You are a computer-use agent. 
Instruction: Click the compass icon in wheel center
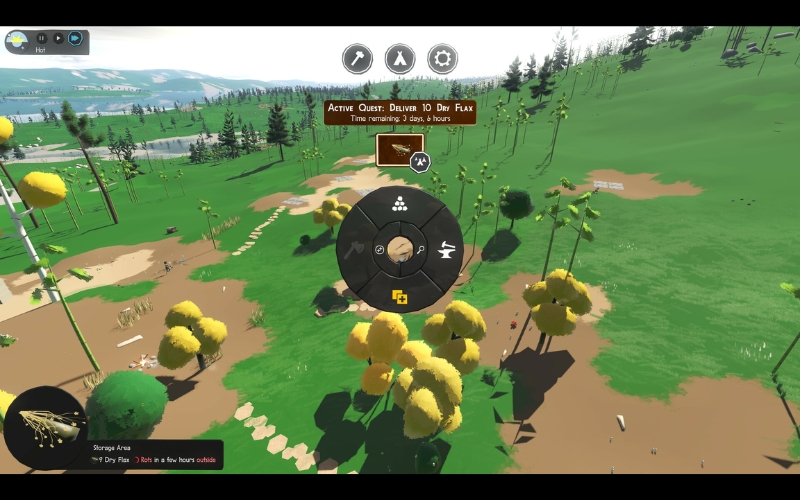click(x=379, y=250)
